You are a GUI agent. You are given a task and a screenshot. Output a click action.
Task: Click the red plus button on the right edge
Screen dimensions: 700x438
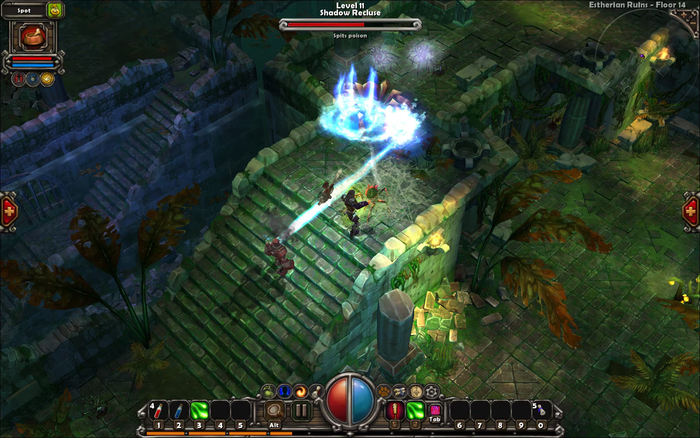tap(691, 211)
